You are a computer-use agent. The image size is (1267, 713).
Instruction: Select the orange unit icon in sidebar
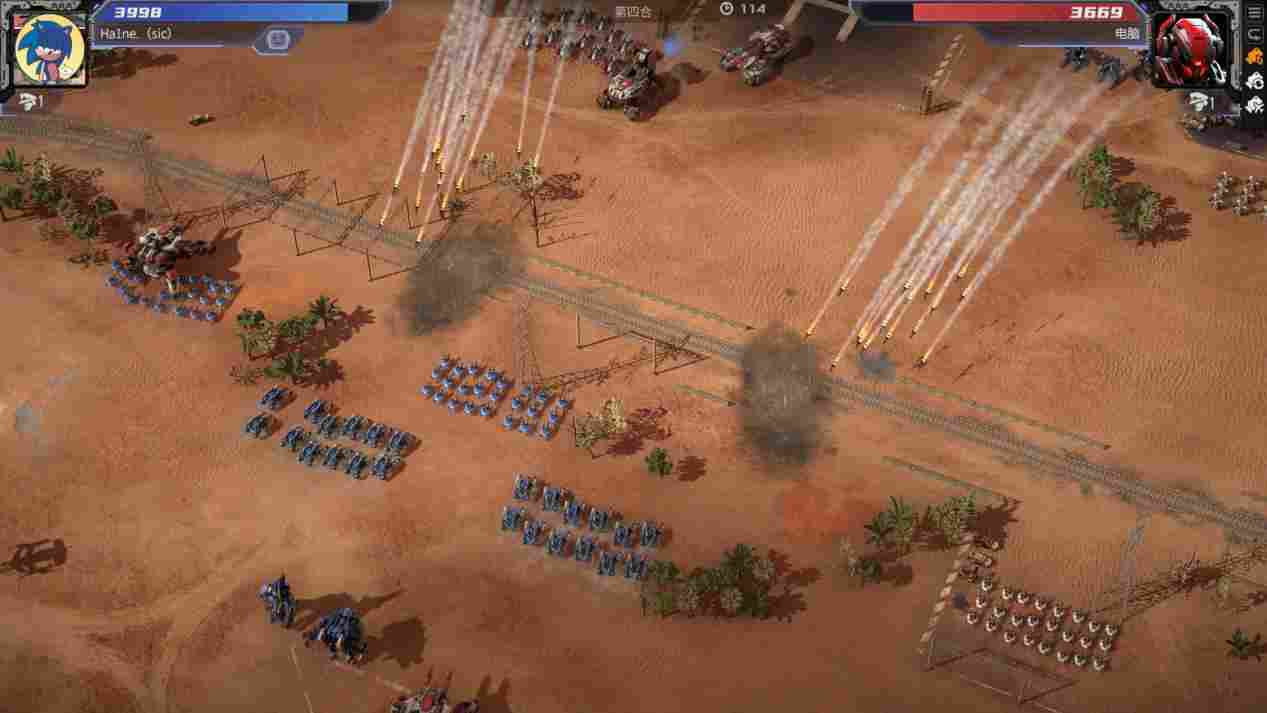[x=1255, y=58]
